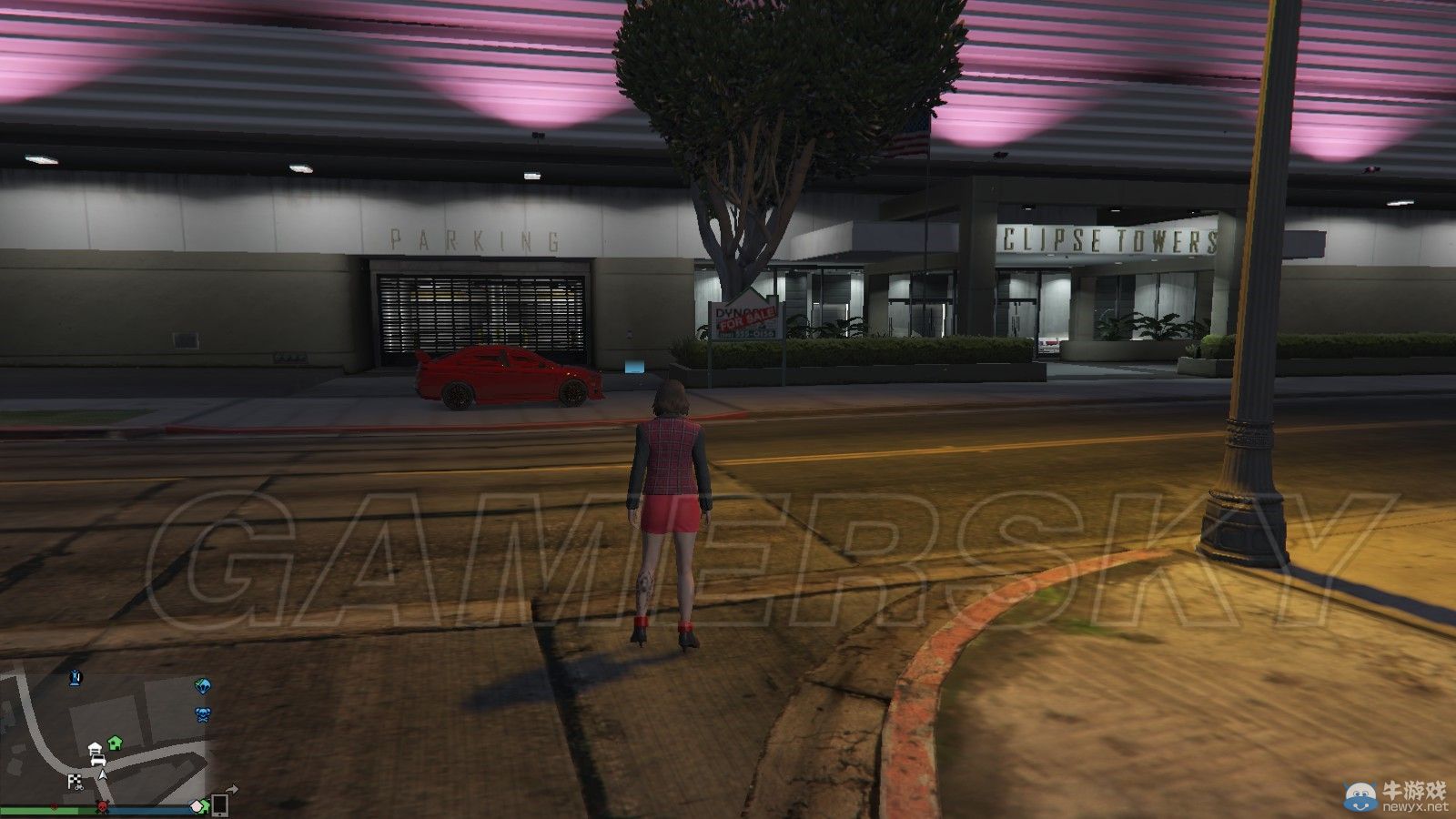This screenshot has height=819, width=1456.
Task: Click the curved arrow above the phone icon
Action: click(232, 789)
